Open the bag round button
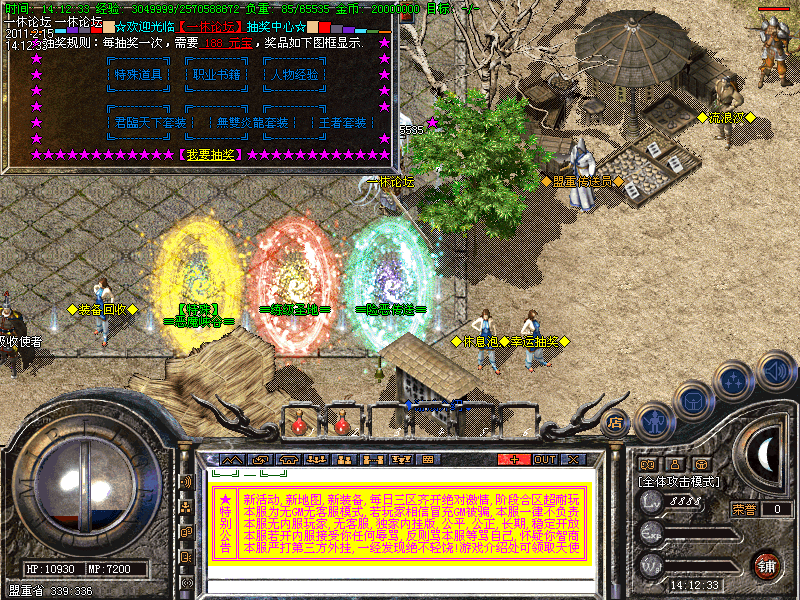Viewport: 800px width, 600px height. (x=693, y=401)
